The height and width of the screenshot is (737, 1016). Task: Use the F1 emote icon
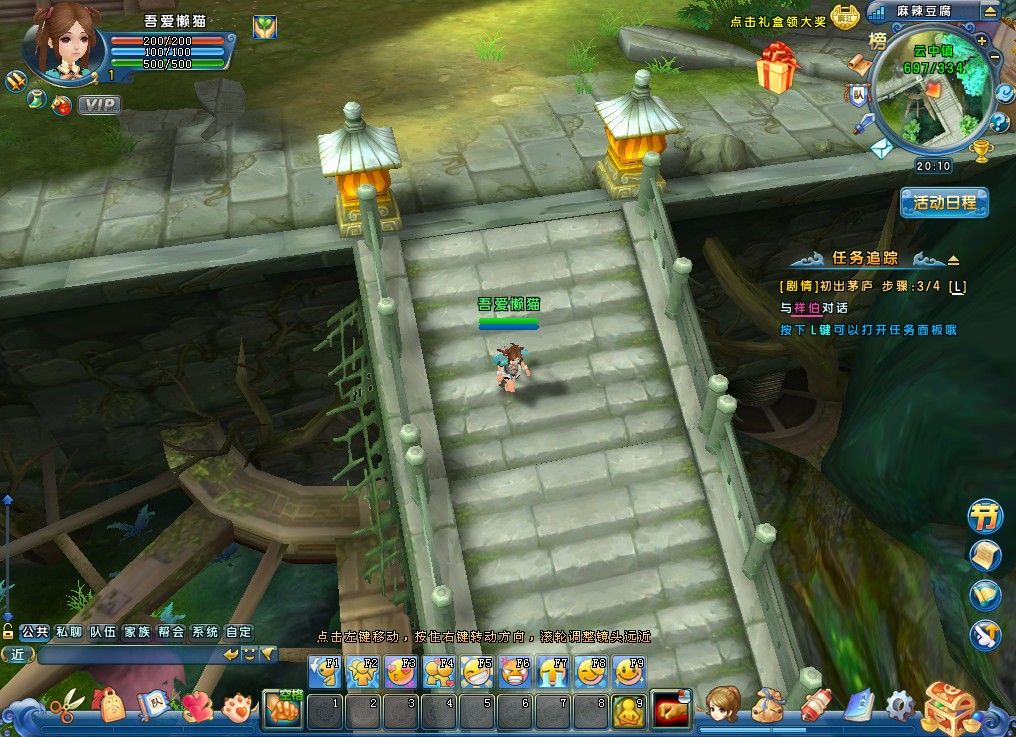pyautogui.click(x=324, y=672)
